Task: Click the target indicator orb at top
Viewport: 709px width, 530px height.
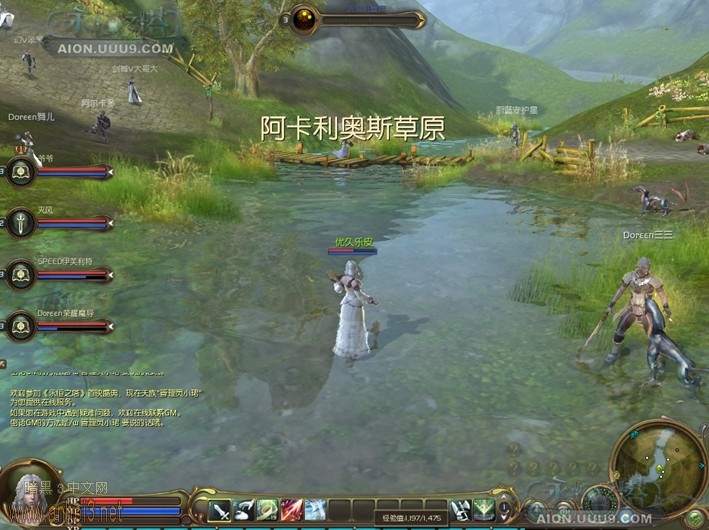Action: [303, 19]
